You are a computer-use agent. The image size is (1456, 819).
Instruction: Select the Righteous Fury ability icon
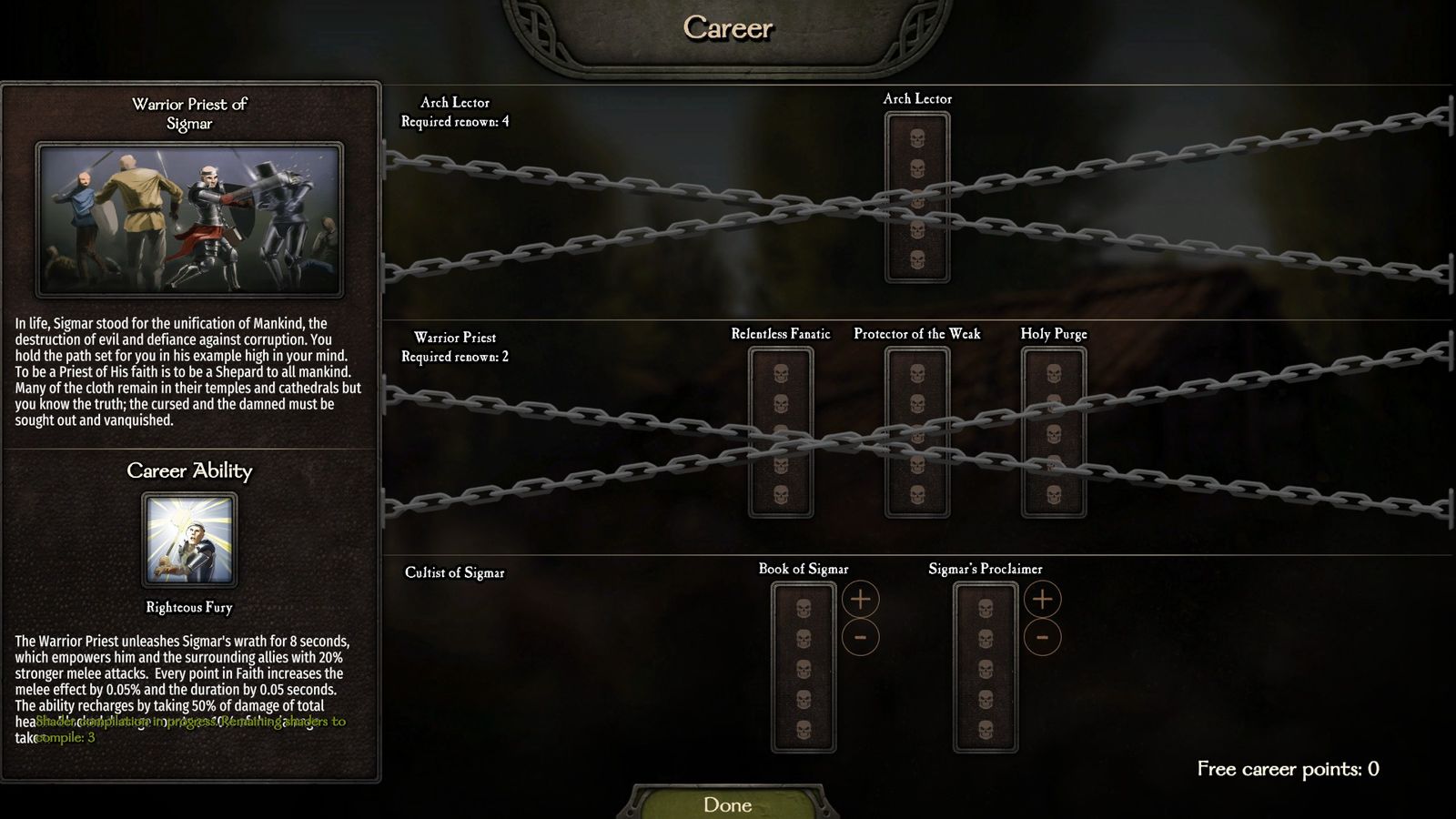tap(189, 541)
